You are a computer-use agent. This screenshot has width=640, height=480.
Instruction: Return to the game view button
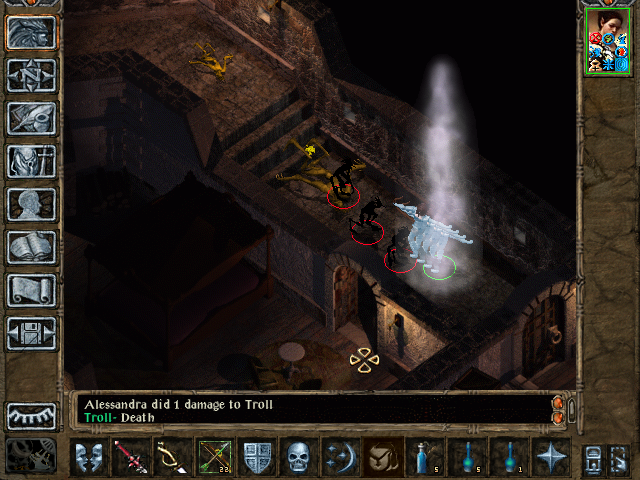(x=31, y=32)
